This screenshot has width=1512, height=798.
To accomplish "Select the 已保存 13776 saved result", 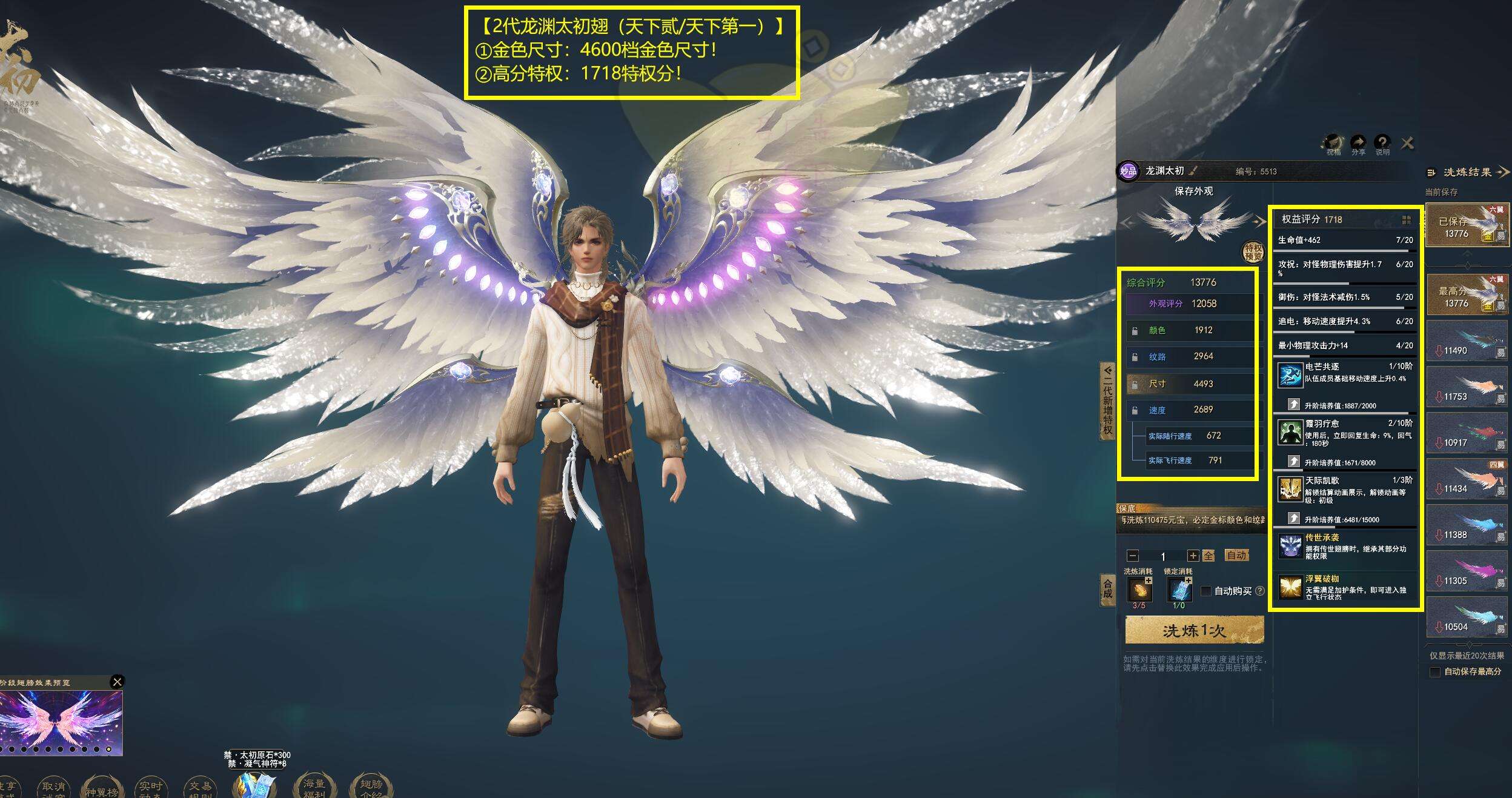I will [x=1467, y=225].
